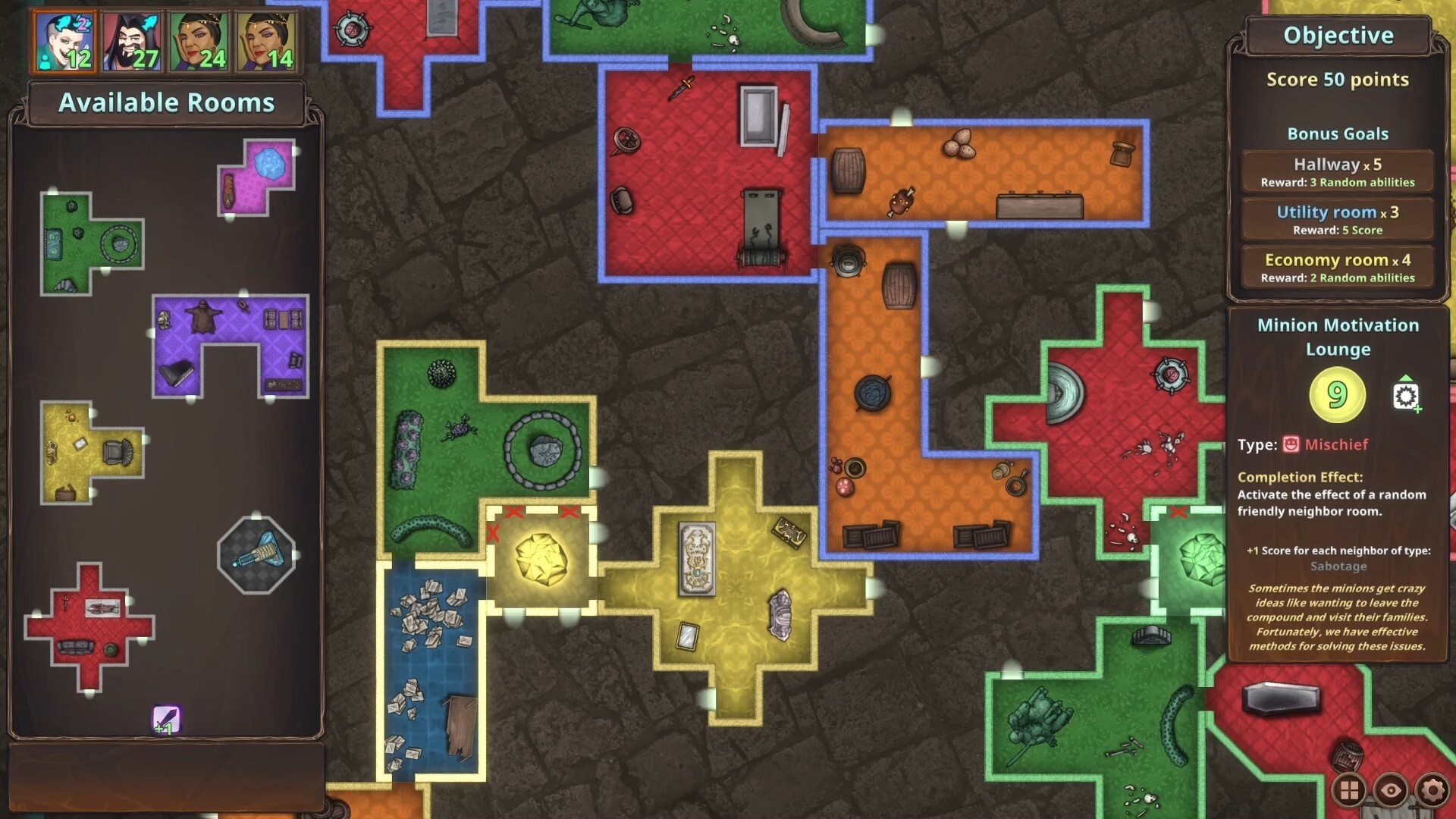1456x819 pixels.
Task: Click the dark octagon room with blue crystal tool
Action: click(x=256, y=556)
